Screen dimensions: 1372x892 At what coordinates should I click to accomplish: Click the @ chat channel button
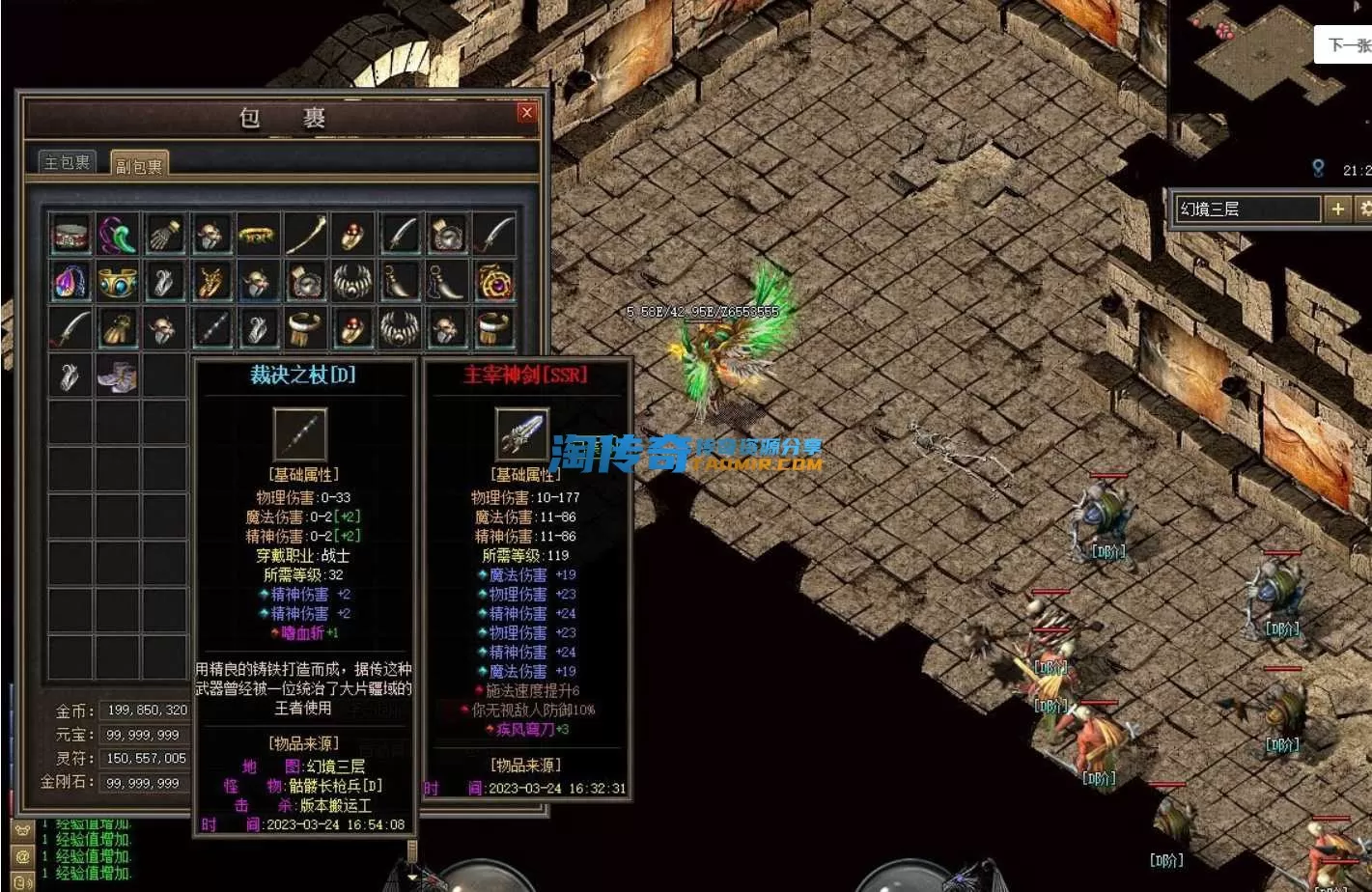tap(23, 856)
